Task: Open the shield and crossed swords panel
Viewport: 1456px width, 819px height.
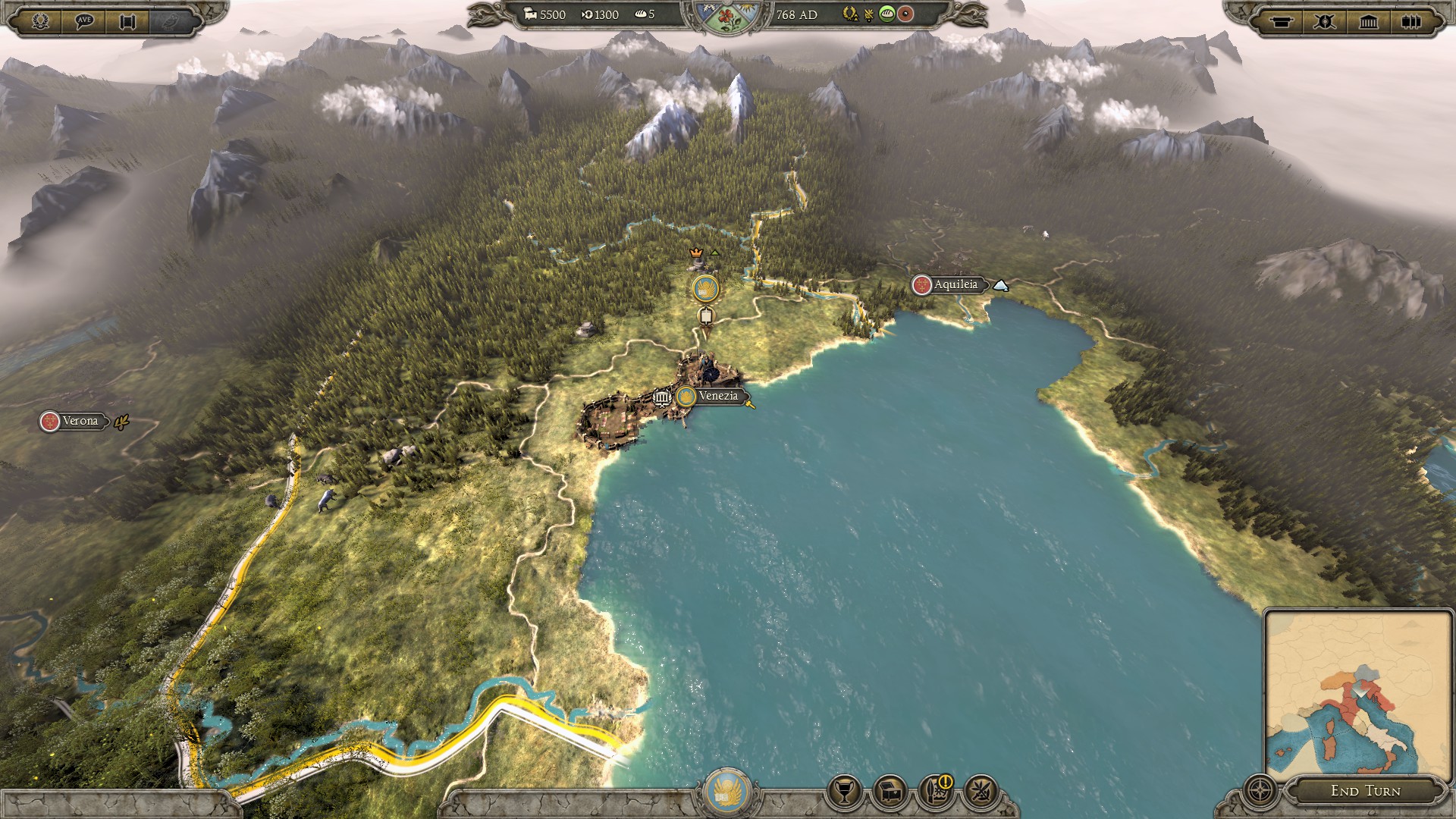Action: point(1324,21)
